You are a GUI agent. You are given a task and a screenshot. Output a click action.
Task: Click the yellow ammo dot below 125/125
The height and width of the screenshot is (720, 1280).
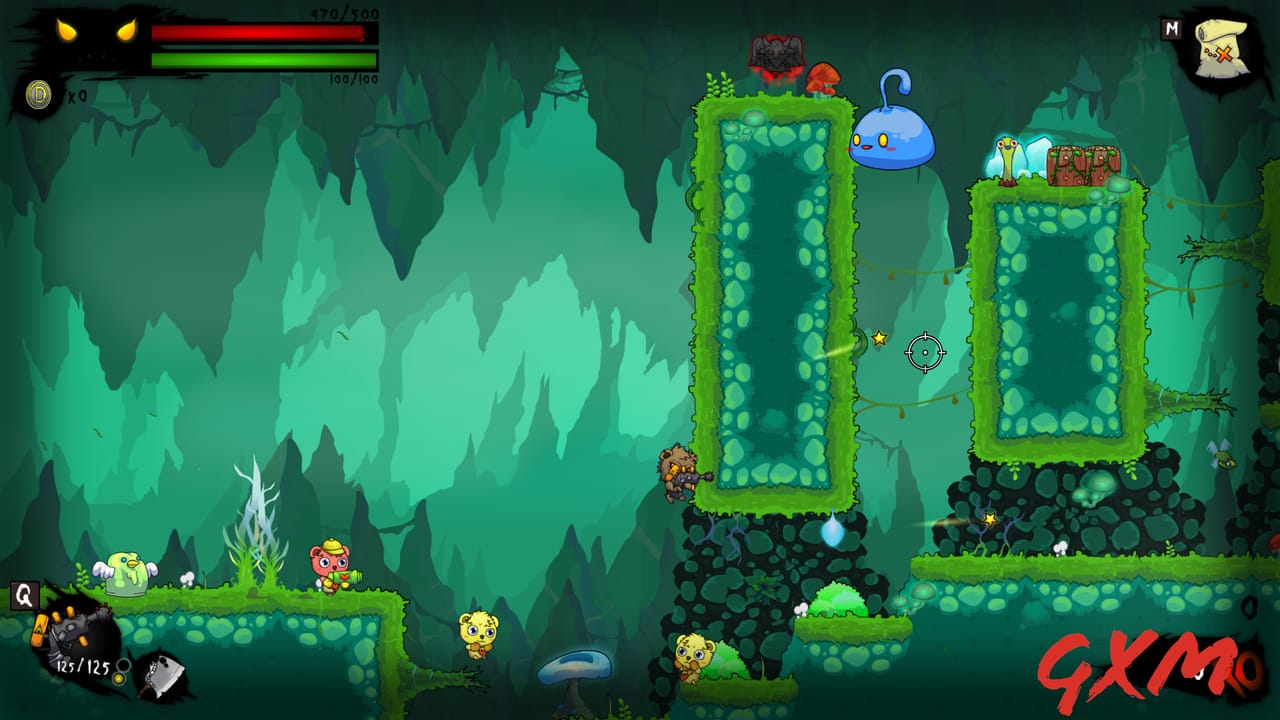tap(120, 677)
